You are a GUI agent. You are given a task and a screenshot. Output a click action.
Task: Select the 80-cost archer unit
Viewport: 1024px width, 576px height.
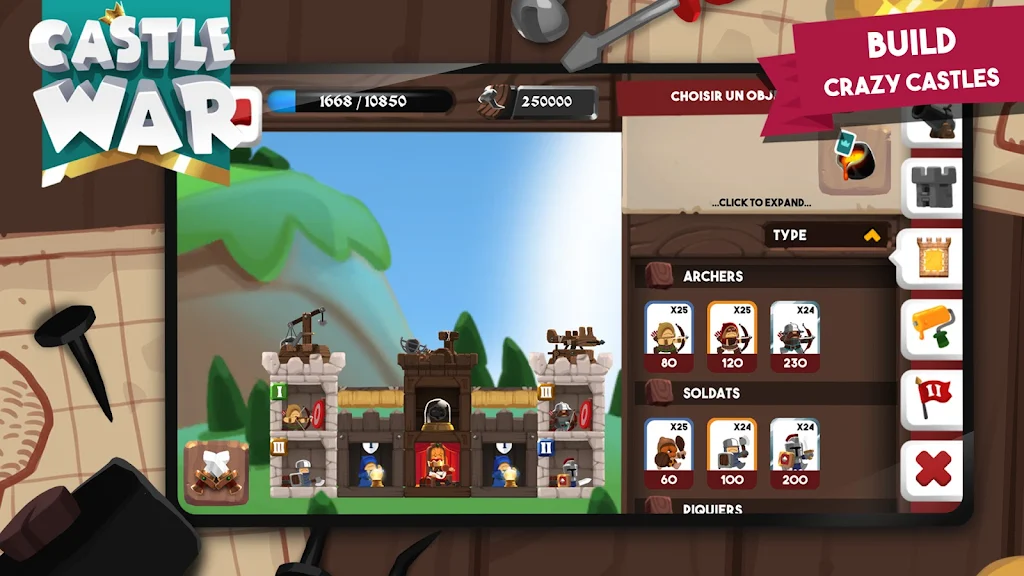[x=669, y=335]
